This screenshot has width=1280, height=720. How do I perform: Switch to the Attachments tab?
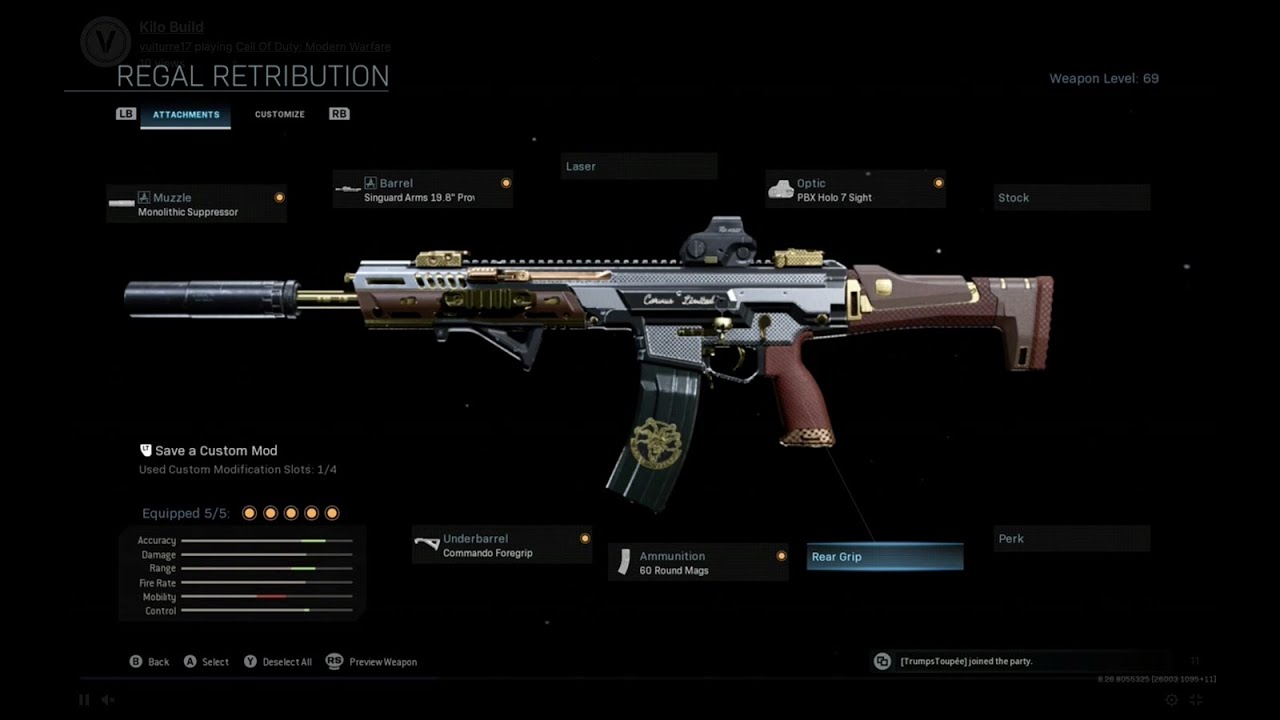click(186, 115)
